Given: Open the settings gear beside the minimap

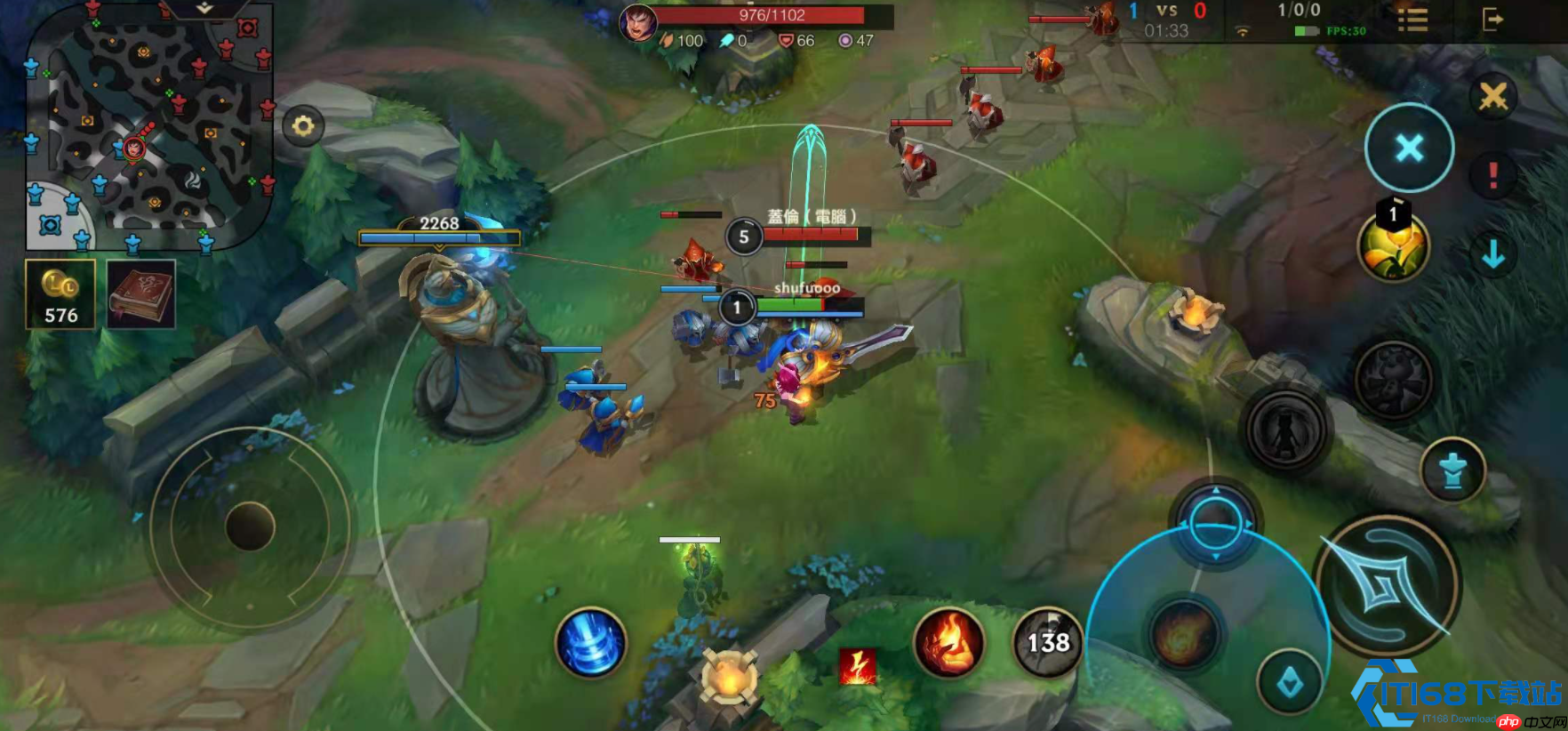Looking at the screenshot, I should (303, 126).
